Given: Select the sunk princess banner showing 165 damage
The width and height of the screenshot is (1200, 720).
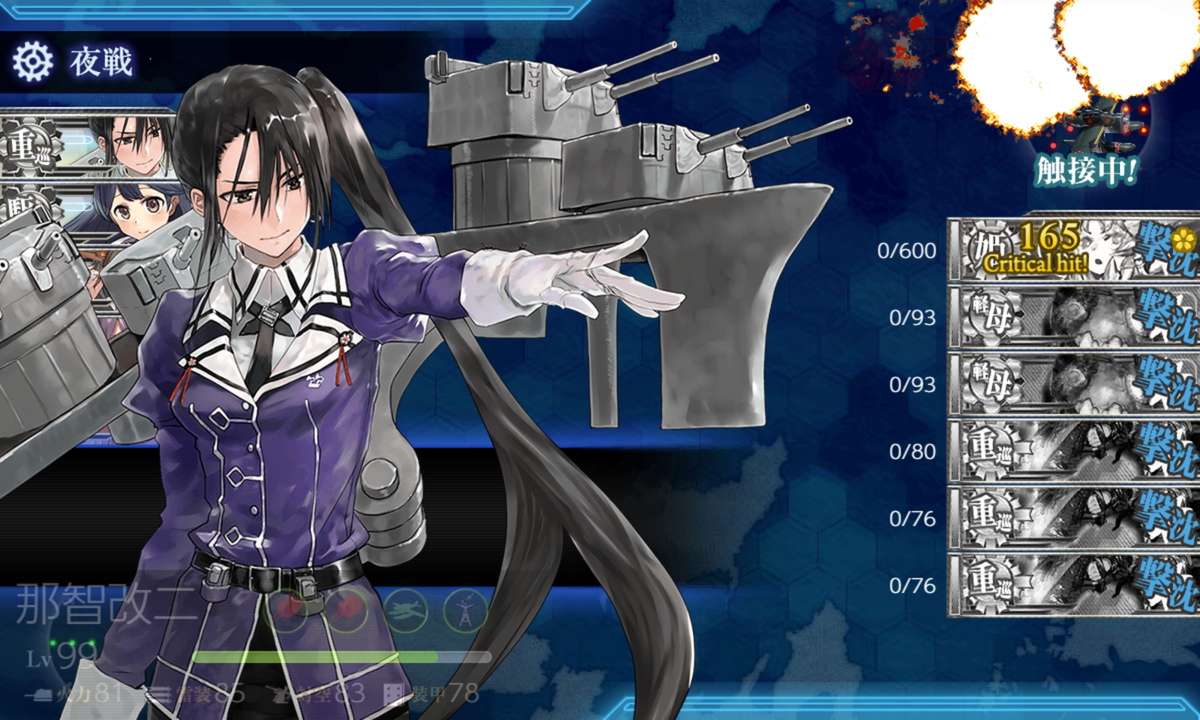Looking at the screenshot, I should point(1072,249).
